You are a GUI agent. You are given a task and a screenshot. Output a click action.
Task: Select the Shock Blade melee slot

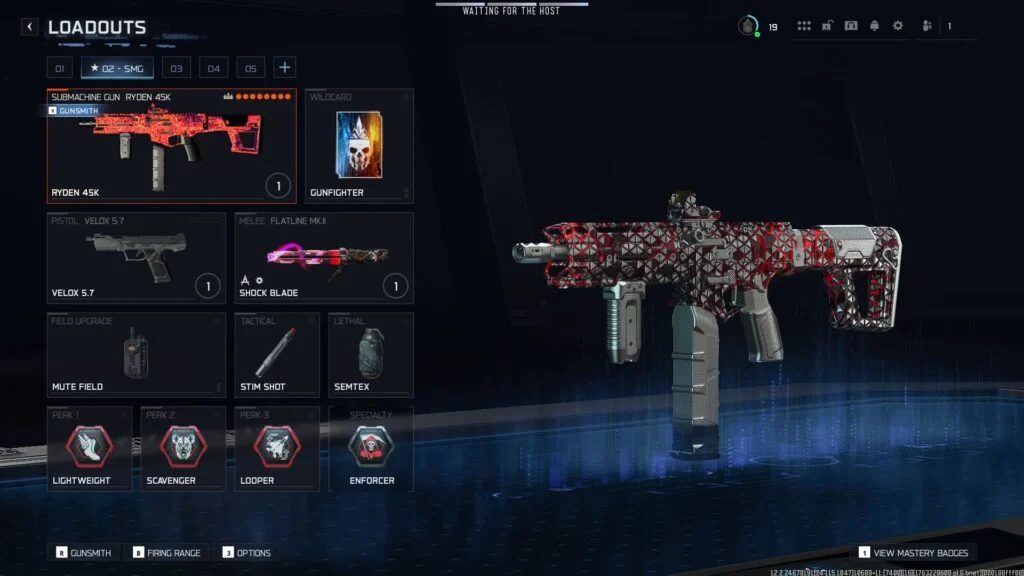click(323, 257)
